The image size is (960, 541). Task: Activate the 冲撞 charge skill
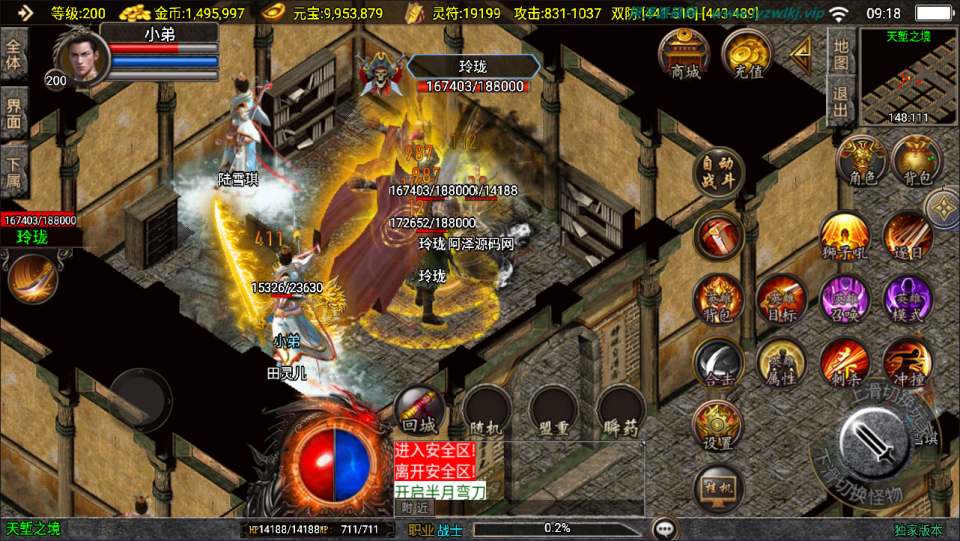coord(907,364)
